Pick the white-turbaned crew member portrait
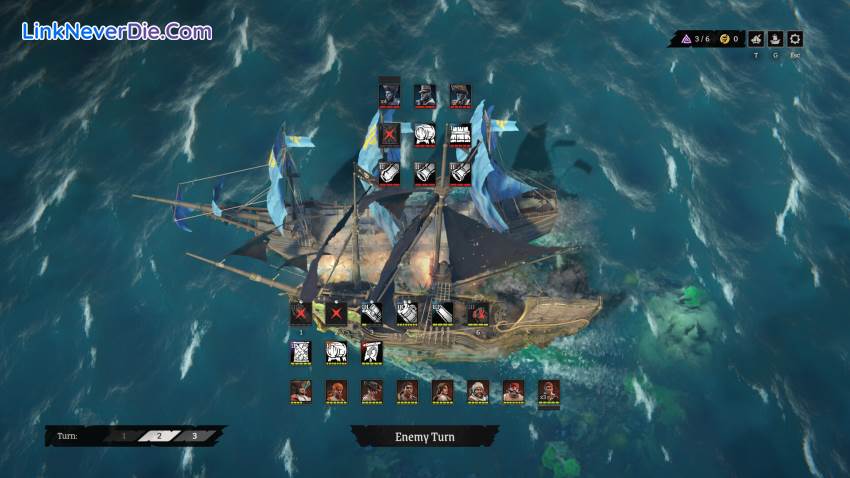 click(478, 391)
